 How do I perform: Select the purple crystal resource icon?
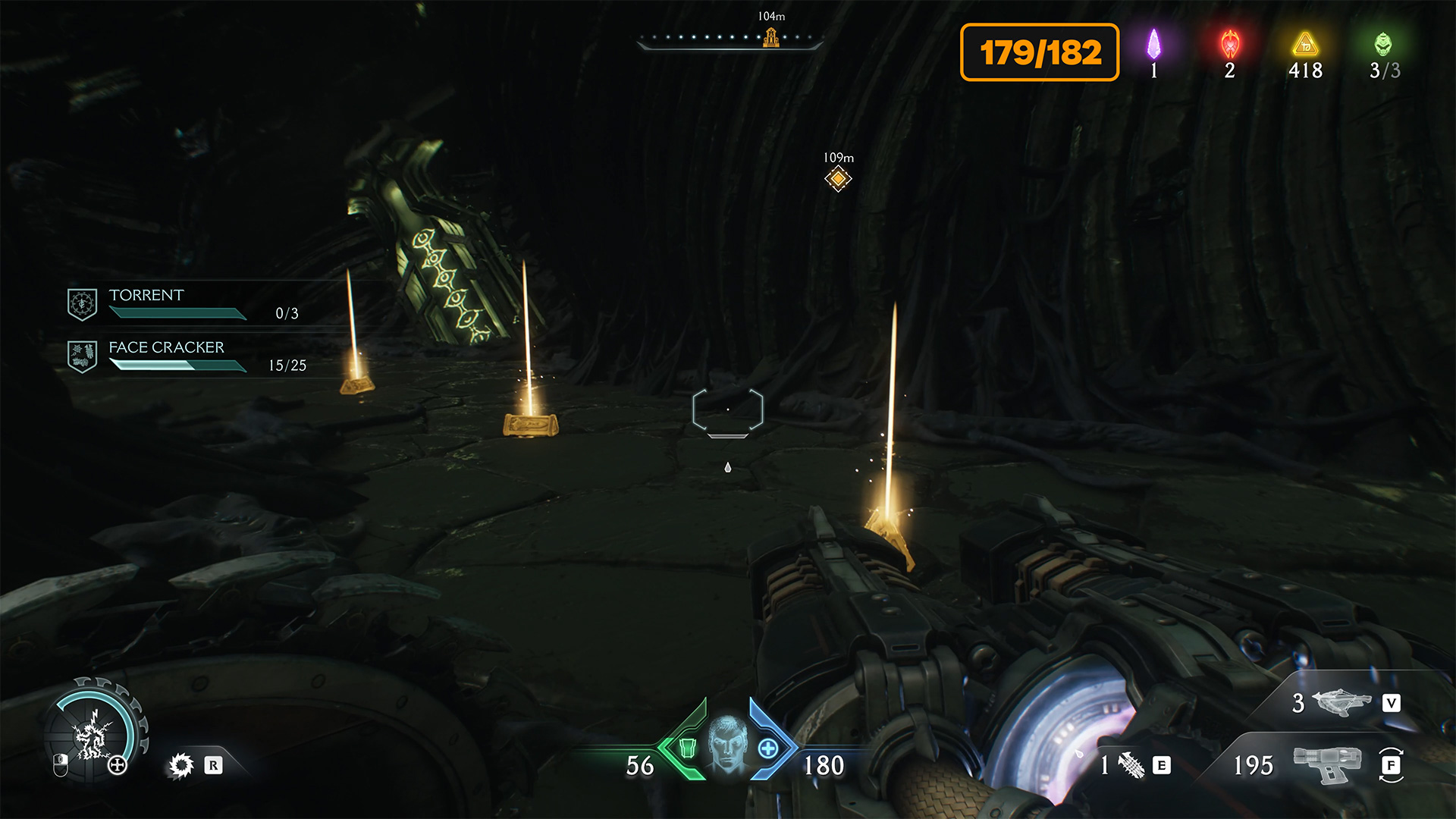[1153, 44]
